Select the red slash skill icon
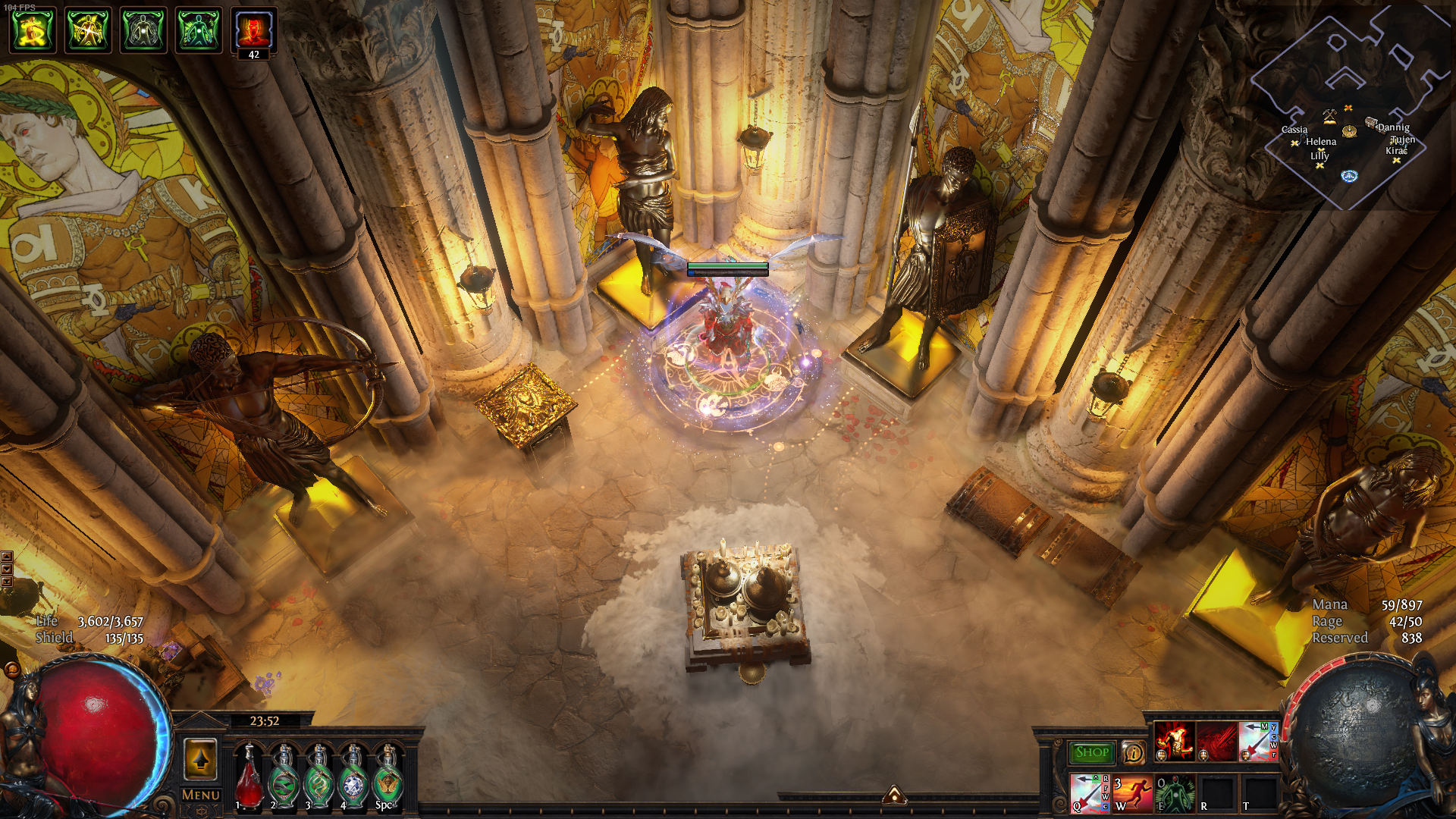Viewport: 1456px width, 819px height. [x=1216, y=741]
